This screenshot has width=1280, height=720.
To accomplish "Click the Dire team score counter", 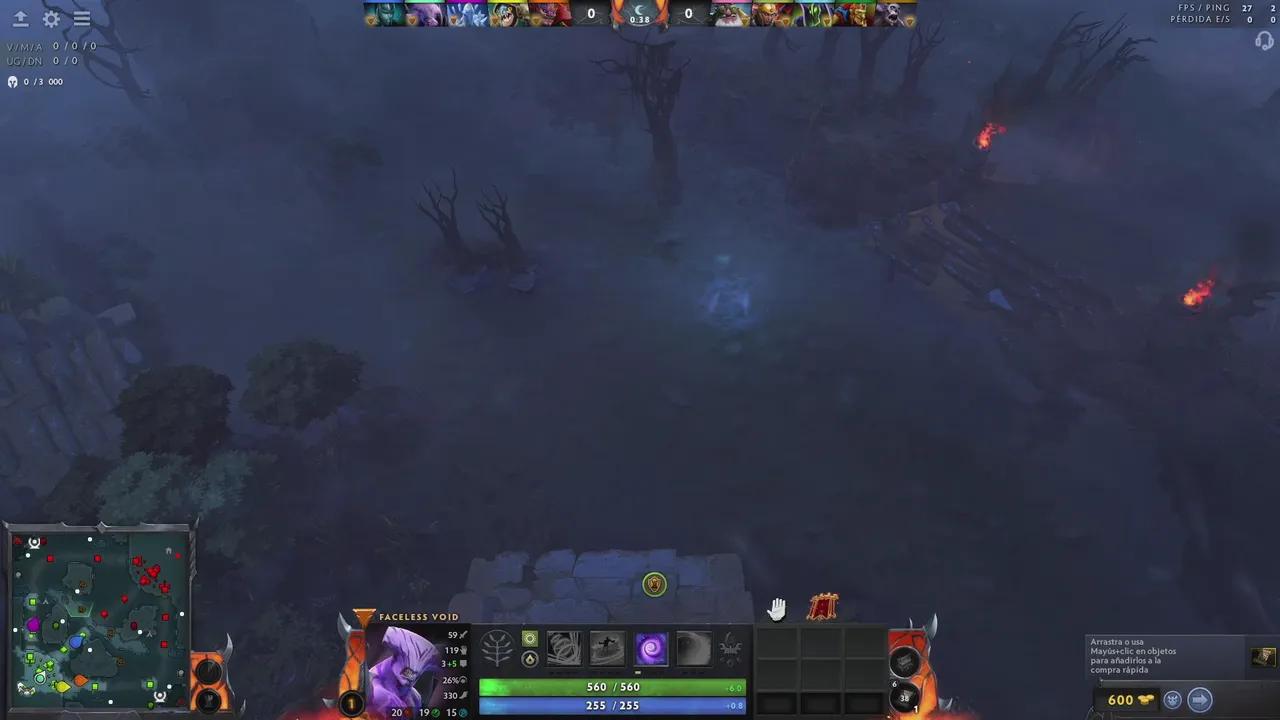I will pyautogui.click(x=688, y=13).
